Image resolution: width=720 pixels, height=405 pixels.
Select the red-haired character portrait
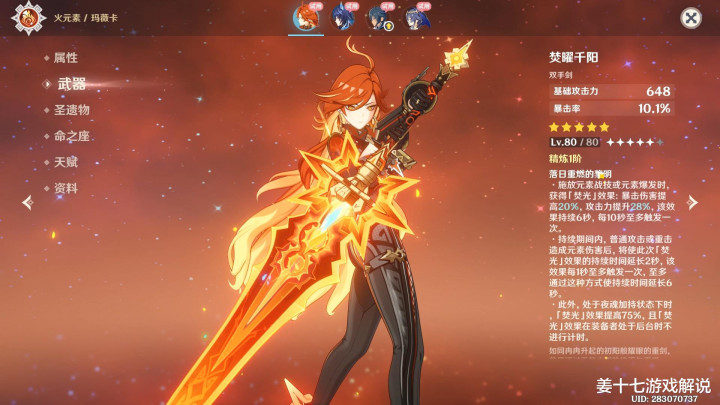click(305, 17)
